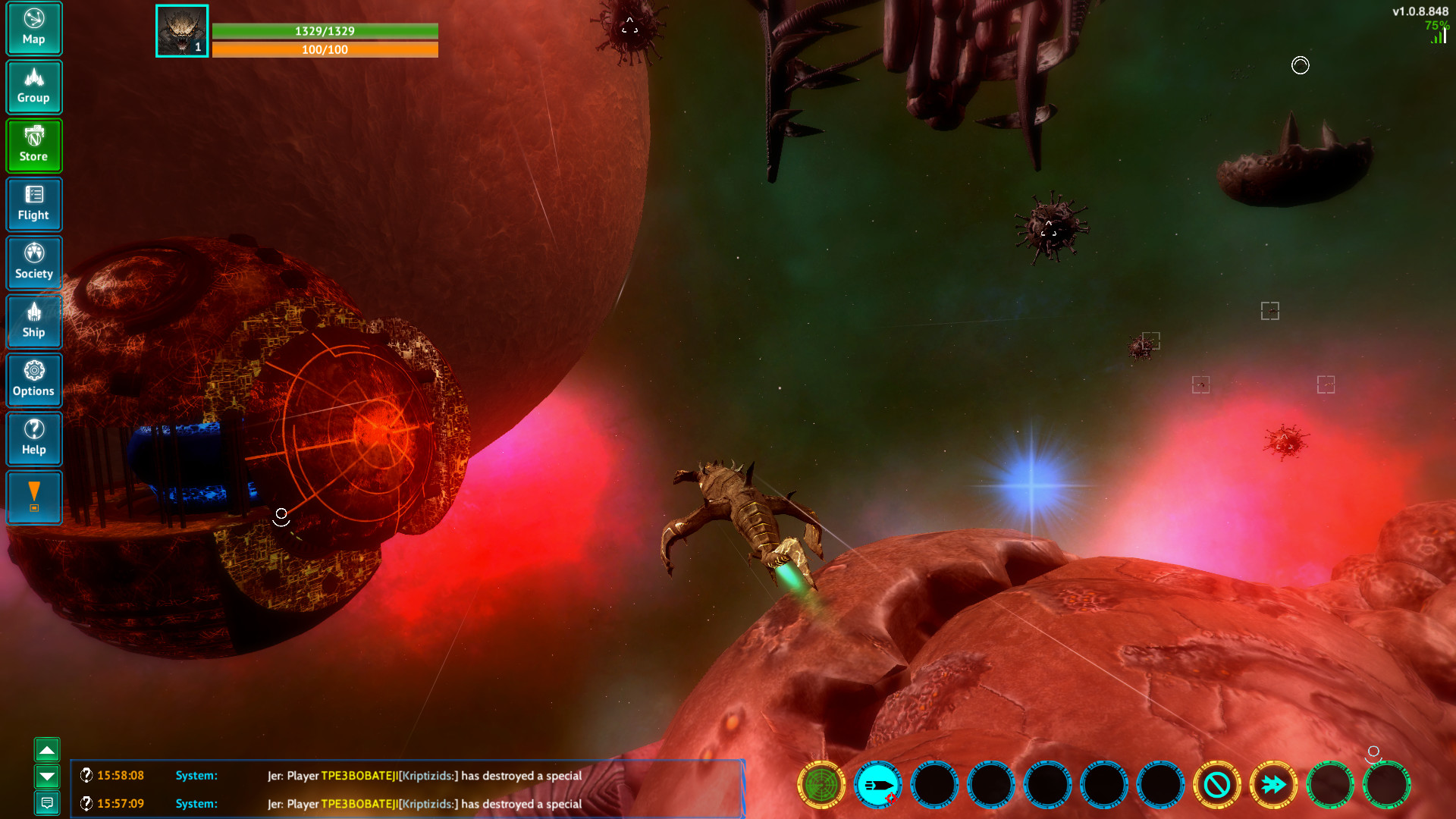Expand the Options settings panel

(33, 380)
